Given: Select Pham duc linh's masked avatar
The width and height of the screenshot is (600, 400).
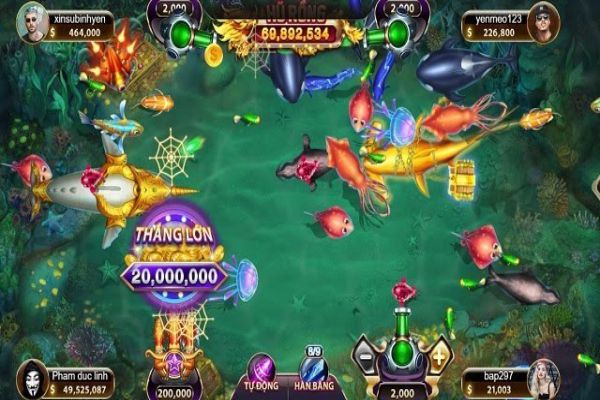Looking at the screenshot, I should click(x=31, y=376).
